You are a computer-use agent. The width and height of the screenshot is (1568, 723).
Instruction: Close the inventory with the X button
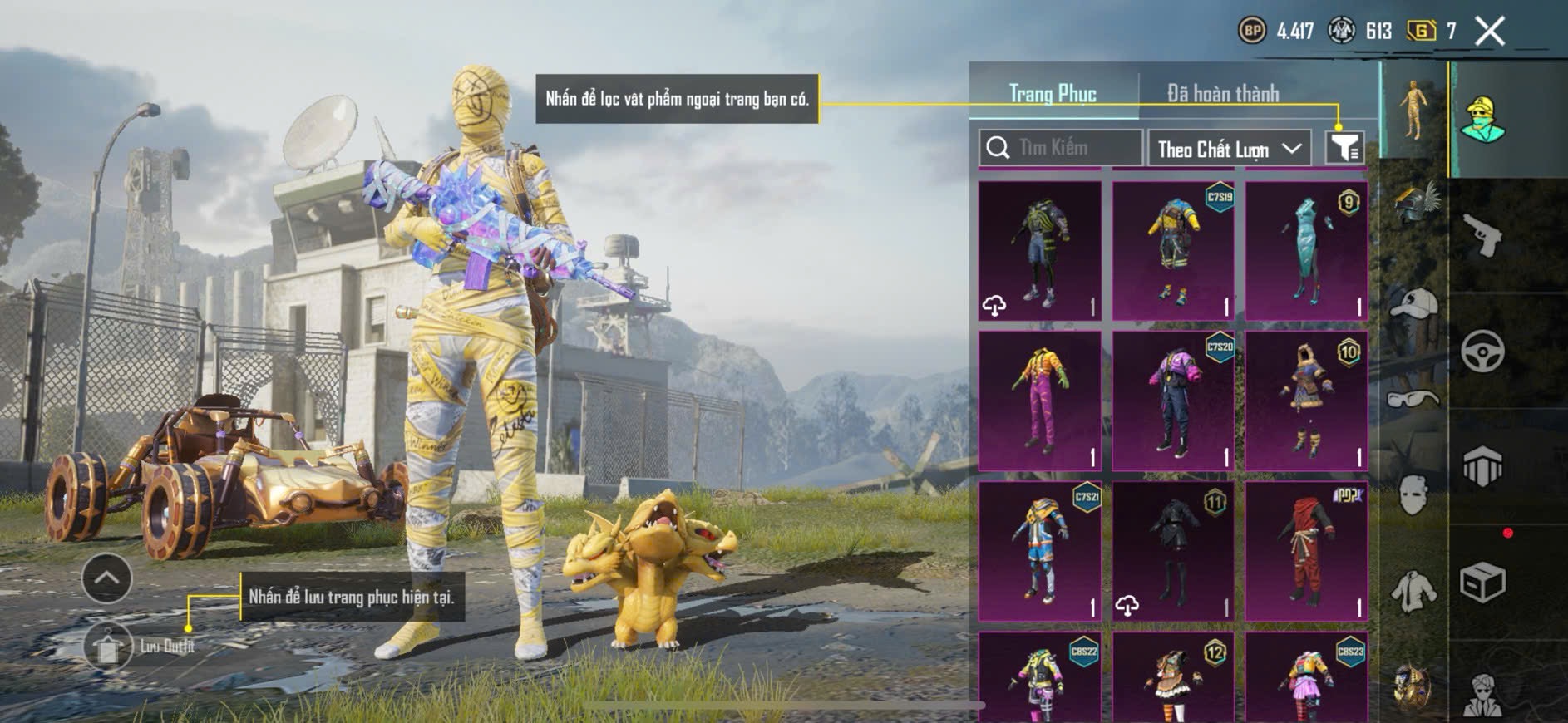[1489, 32]
